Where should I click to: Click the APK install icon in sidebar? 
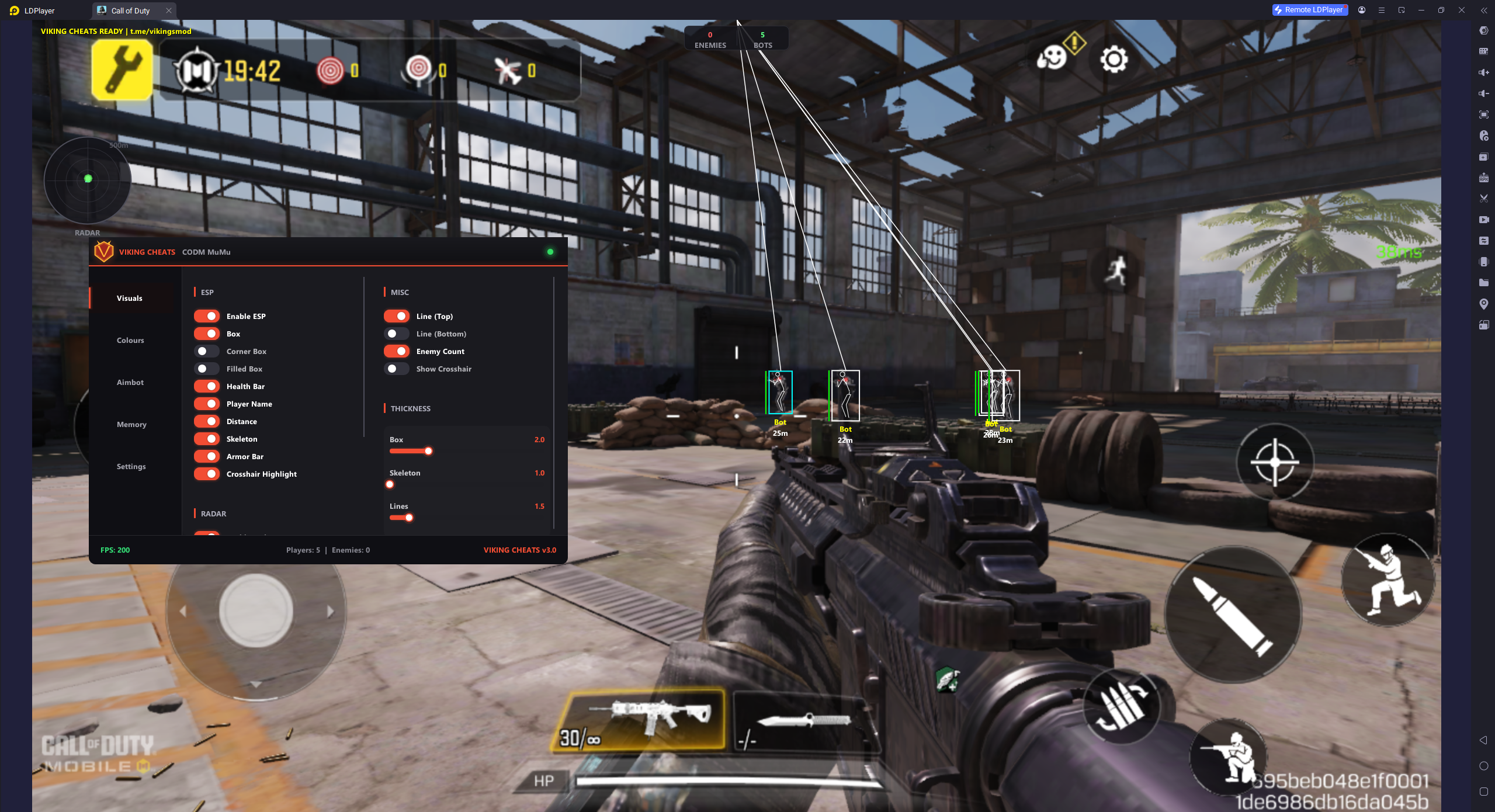1484,177
